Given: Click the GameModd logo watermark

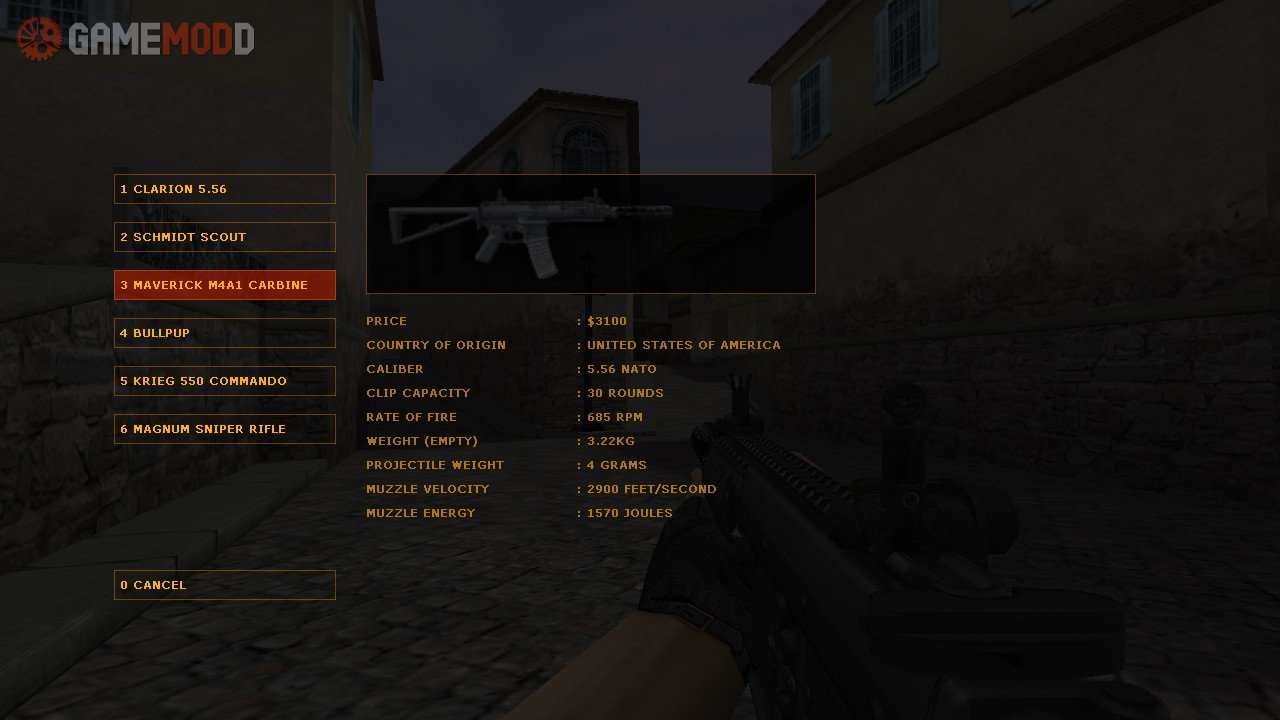Looking at the screenshot, I should pyautogui.click(x=136, y=39).
